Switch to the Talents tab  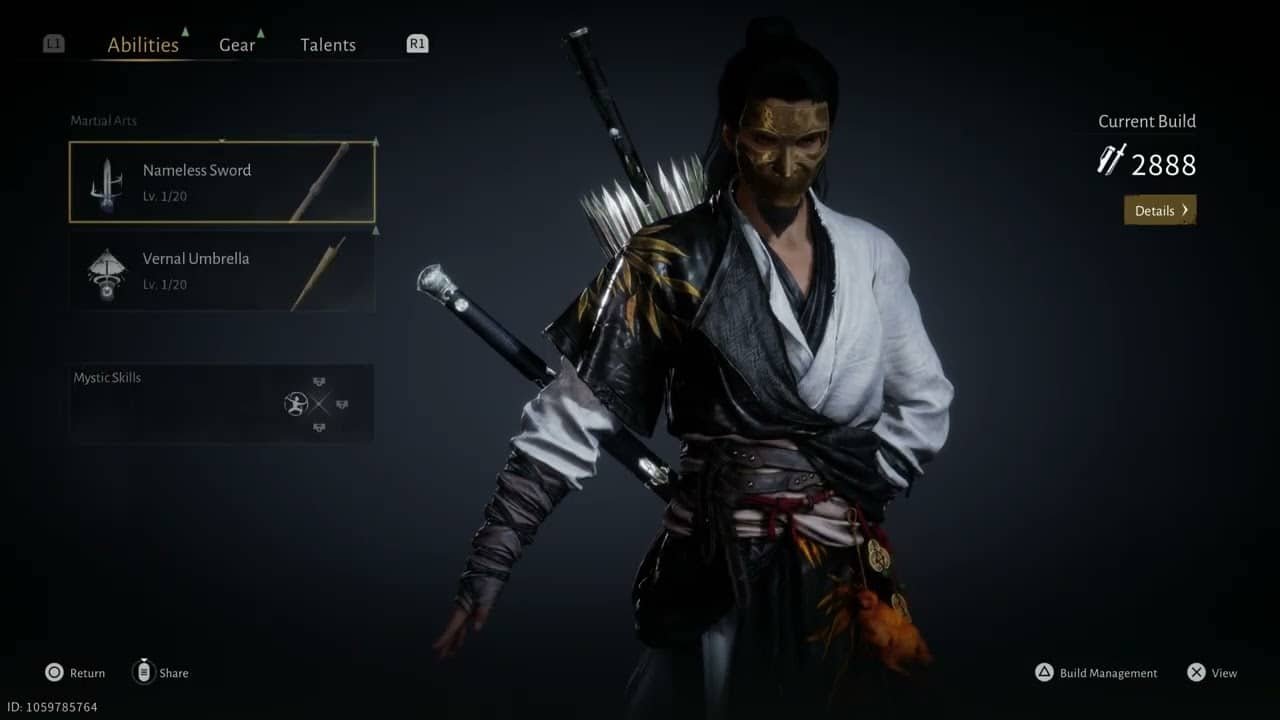coord(328,45)
